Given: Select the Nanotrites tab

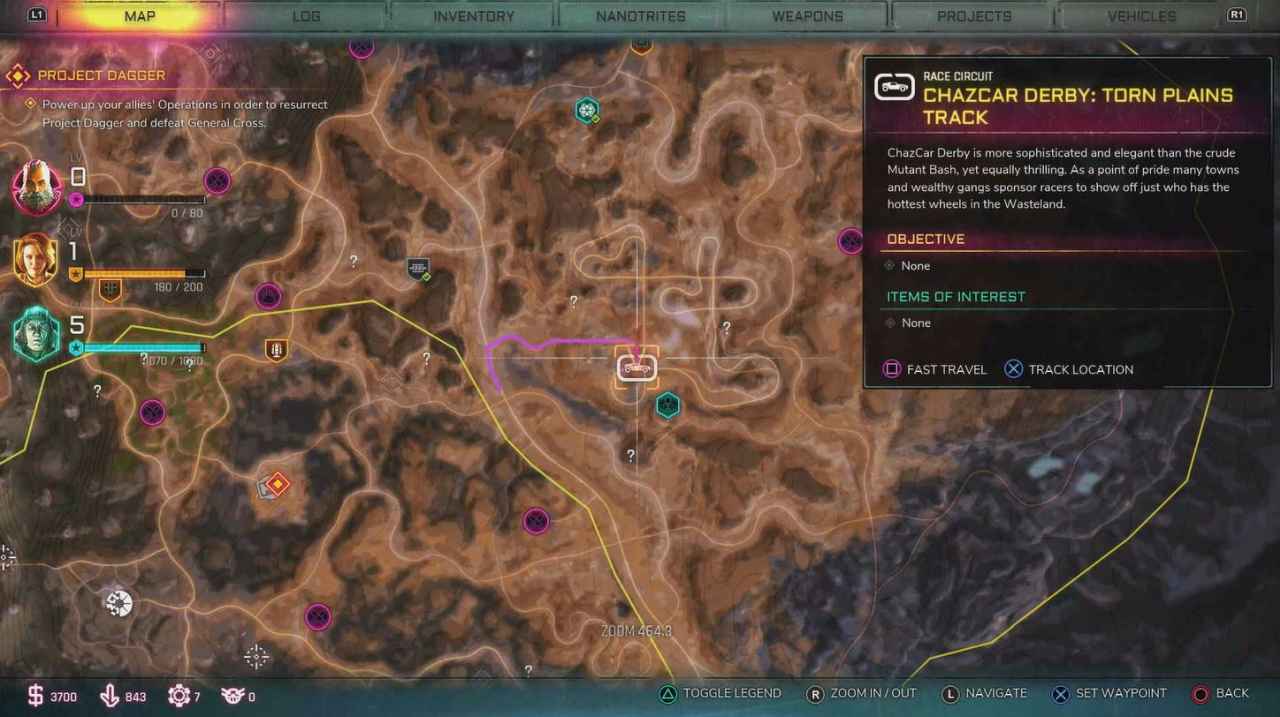Looking at the screenshot, I should click(640, 16).
